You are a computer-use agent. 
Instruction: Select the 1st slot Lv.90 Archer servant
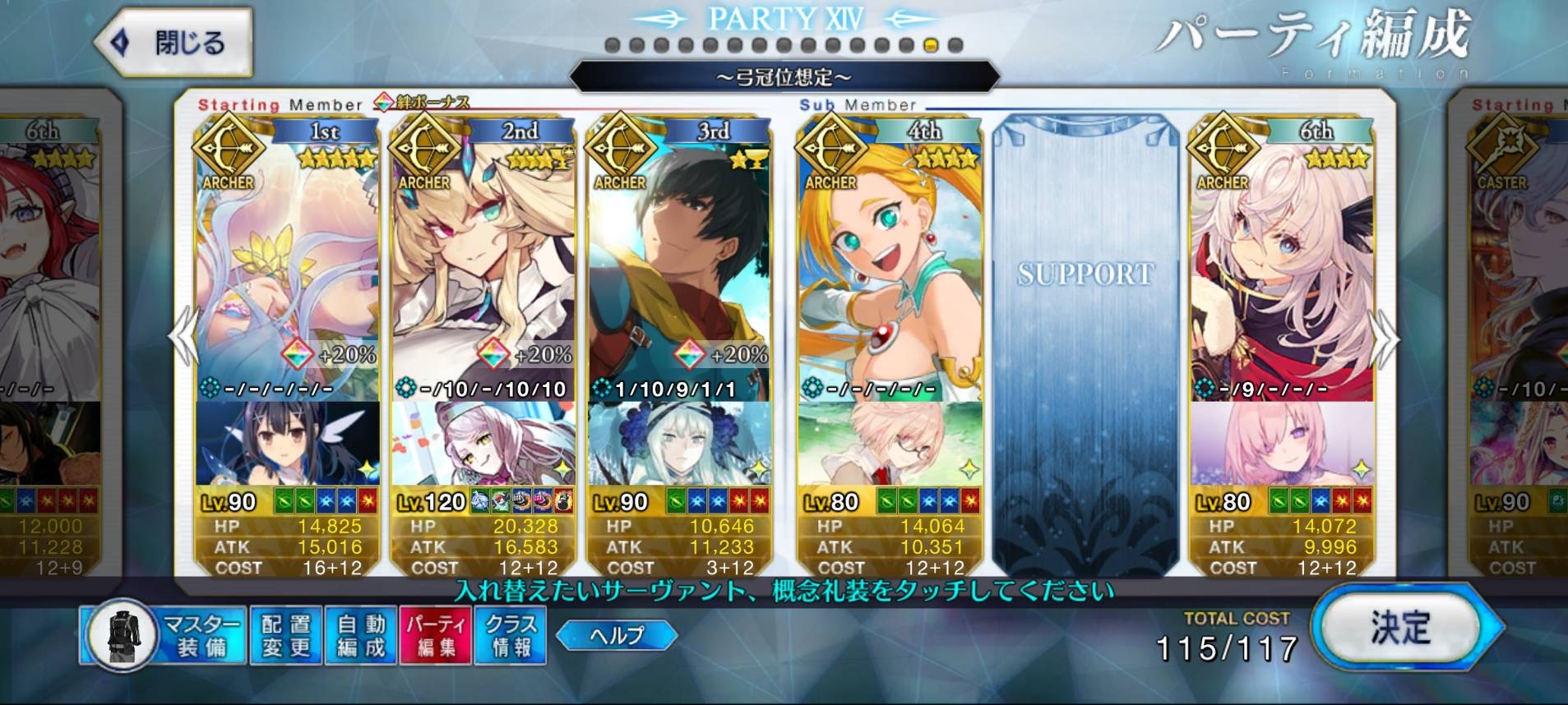pyautogui.click(x=287, y=263)
